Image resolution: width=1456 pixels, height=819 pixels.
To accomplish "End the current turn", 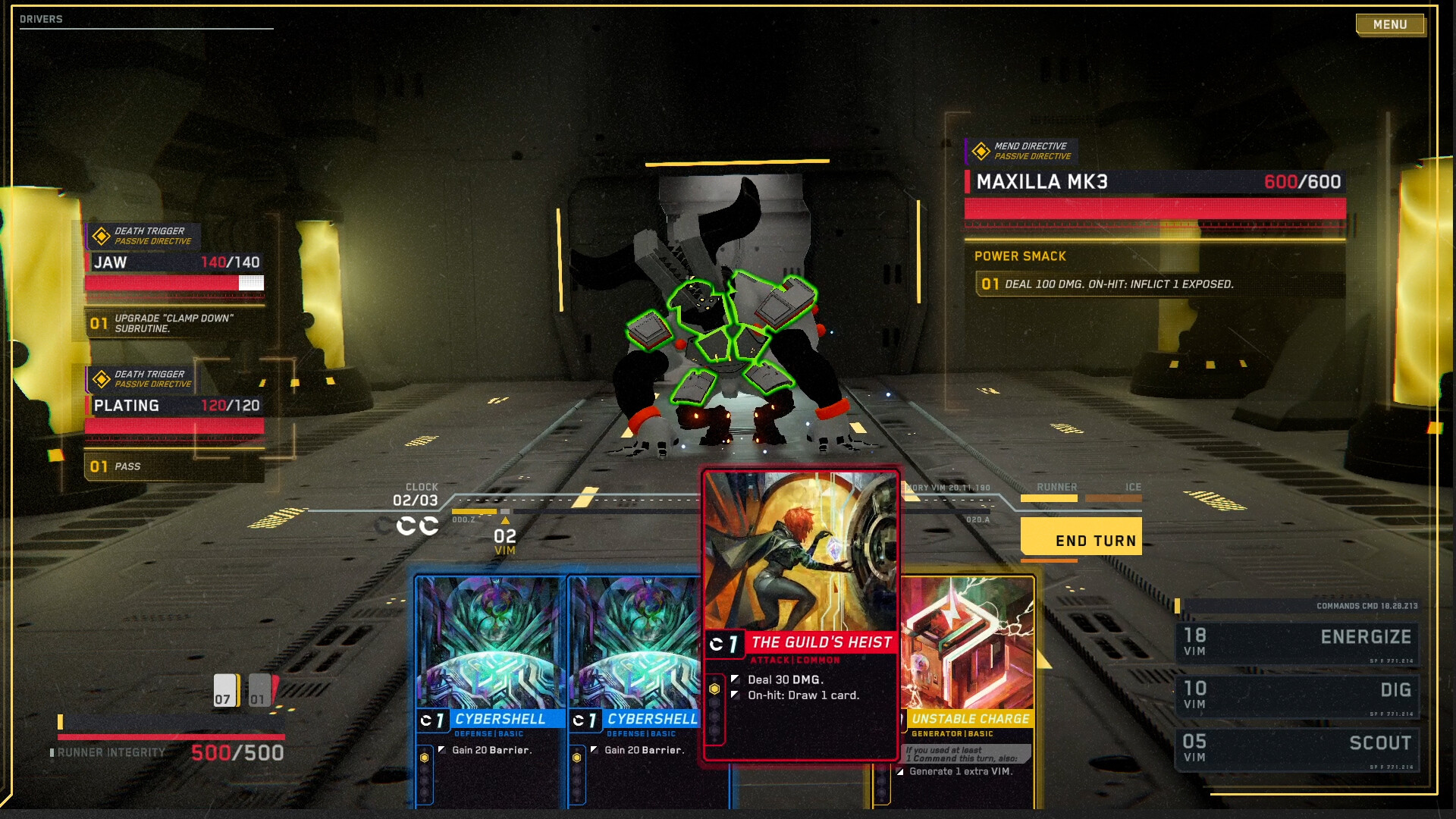I will [x=1081, y=538].
